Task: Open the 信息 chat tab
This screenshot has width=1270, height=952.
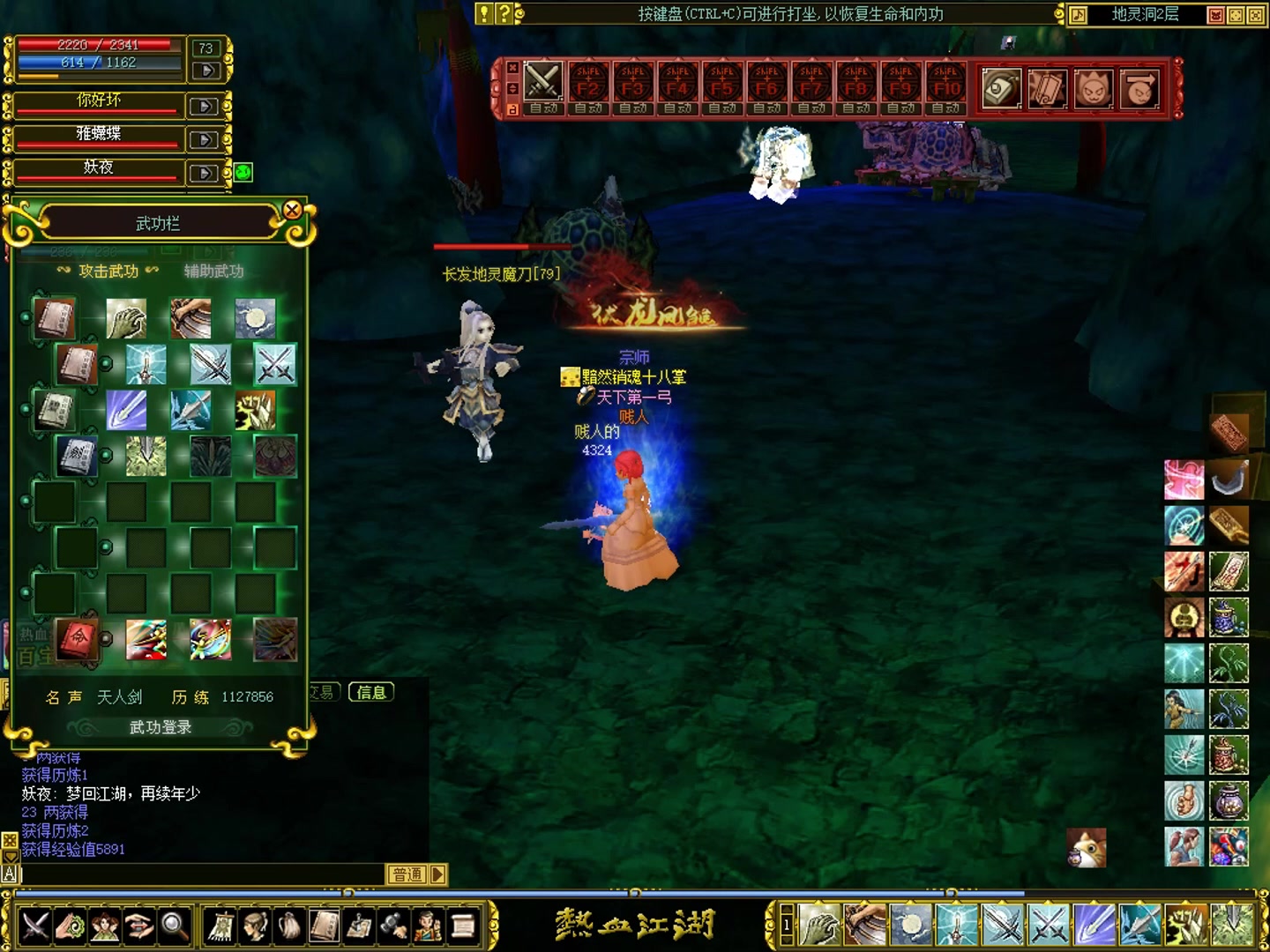Action: click(371, 693)
